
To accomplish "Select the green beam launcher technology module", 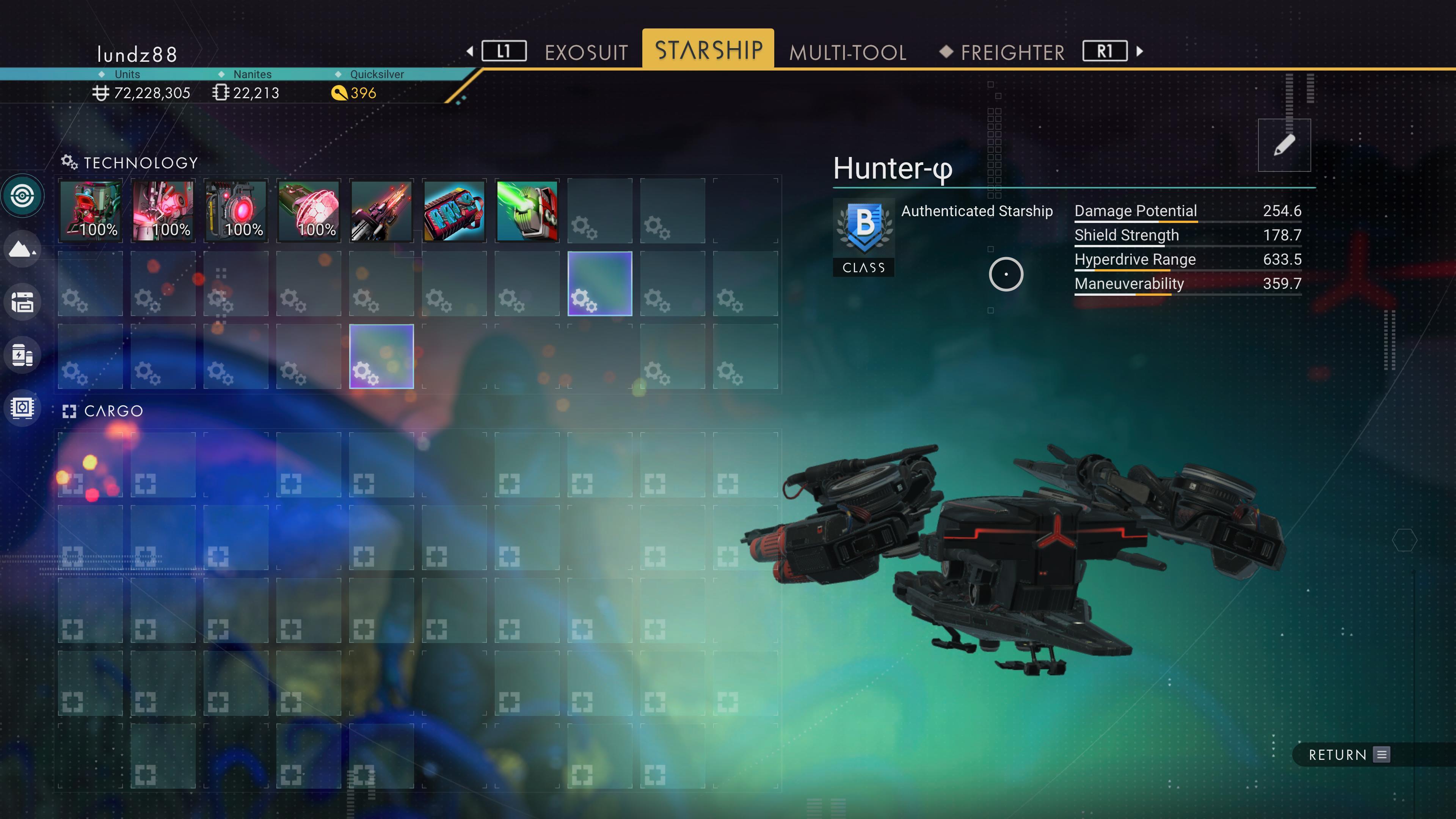I will tap(527, 212).
